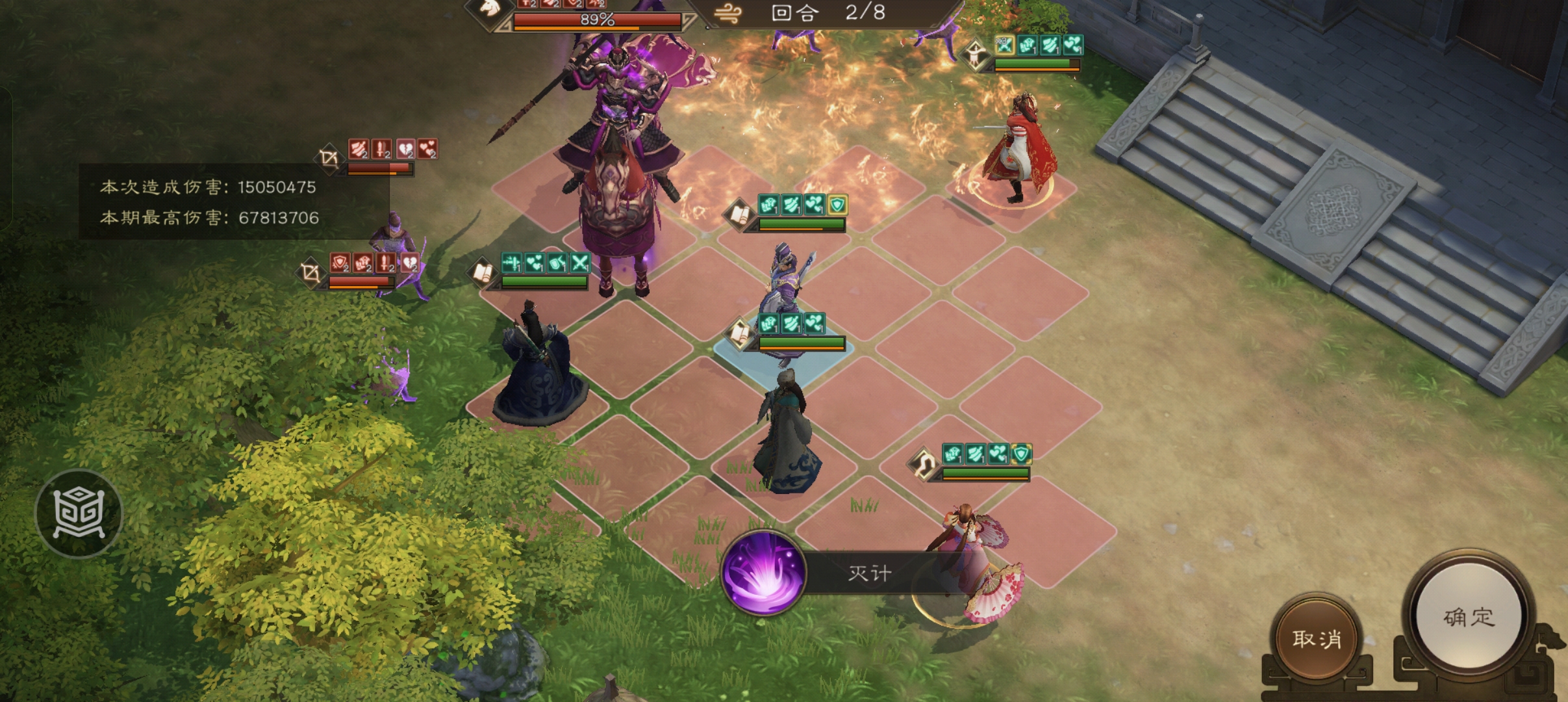
Task: Click the yellow-bordered shield buff icon
Action: click(x=837, y=205)
